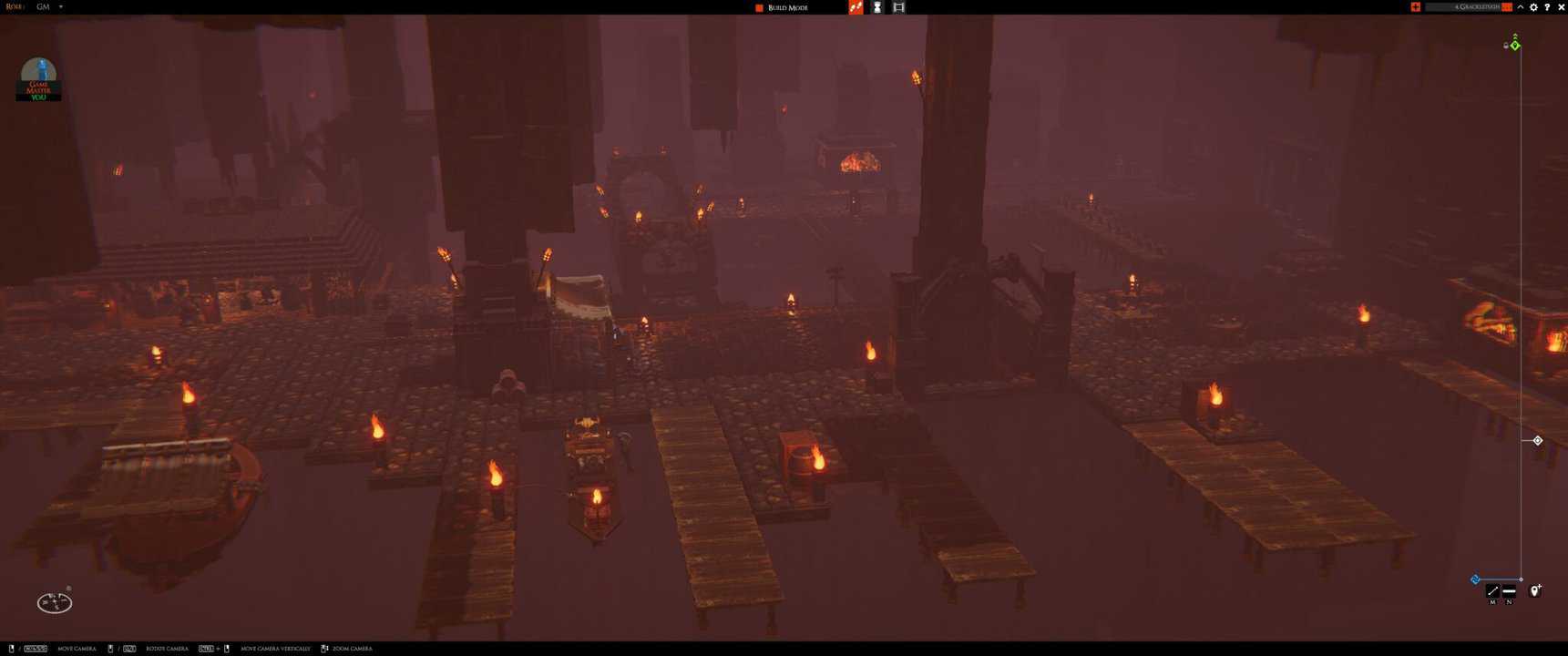The height and width of the screenshot is (656, 1568).
Task: Add a location pin marker
Action: point(1535,591)
